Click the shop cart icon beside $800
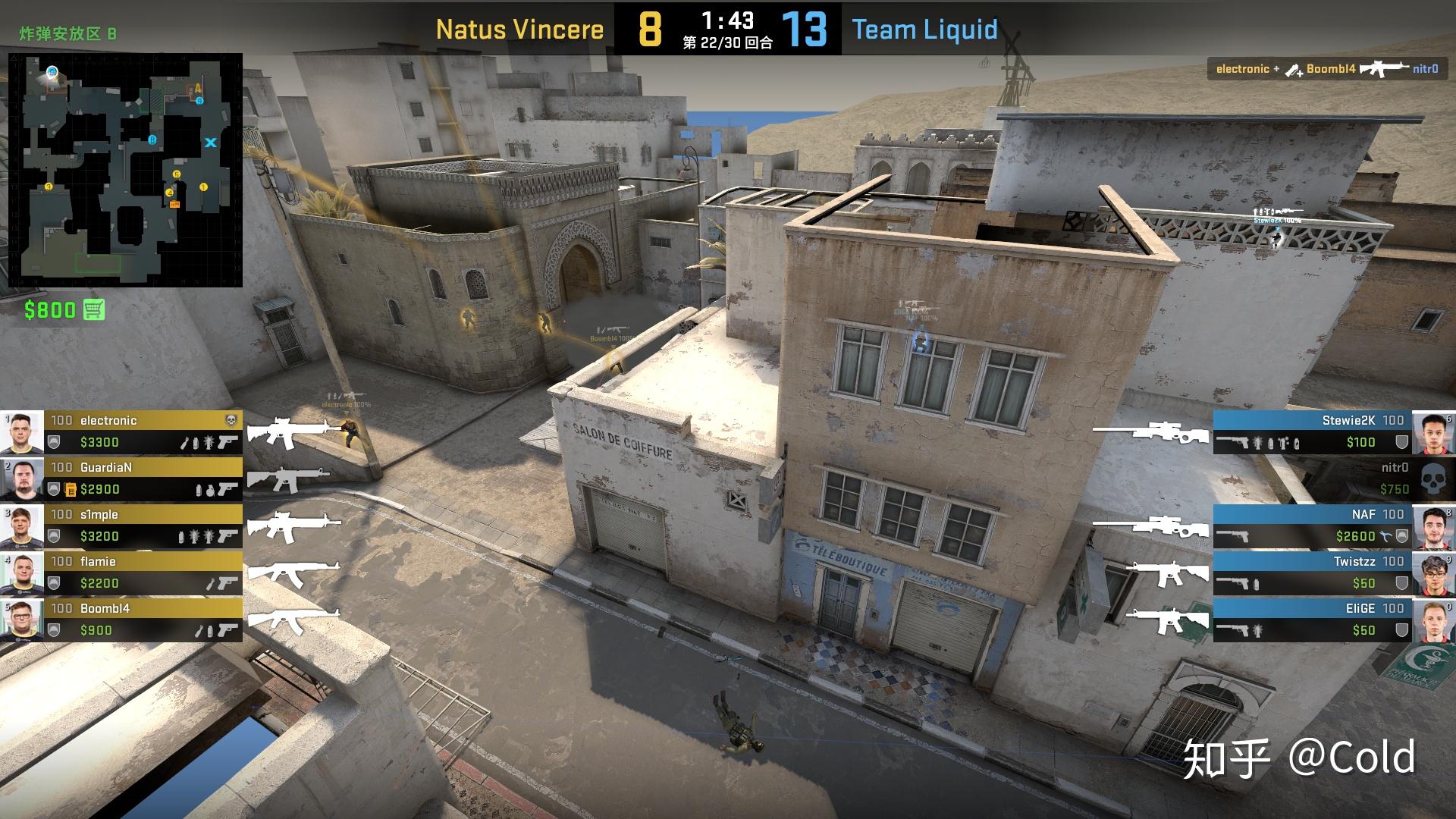This screenshot has height=819, width=1456. tap(93, 310)
